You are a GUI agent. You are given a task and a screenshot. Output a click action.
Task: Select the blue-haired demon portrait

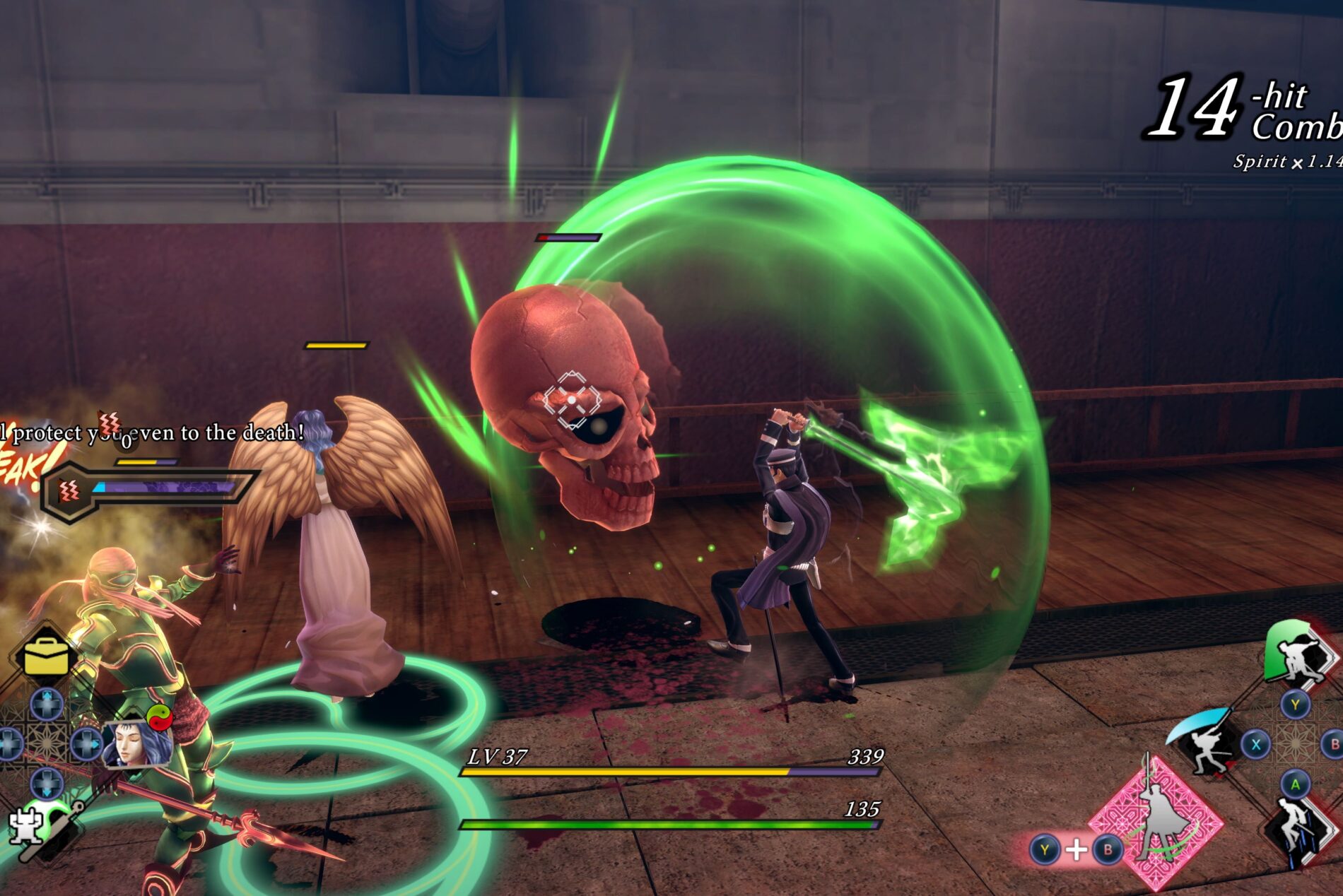point(138,743)
